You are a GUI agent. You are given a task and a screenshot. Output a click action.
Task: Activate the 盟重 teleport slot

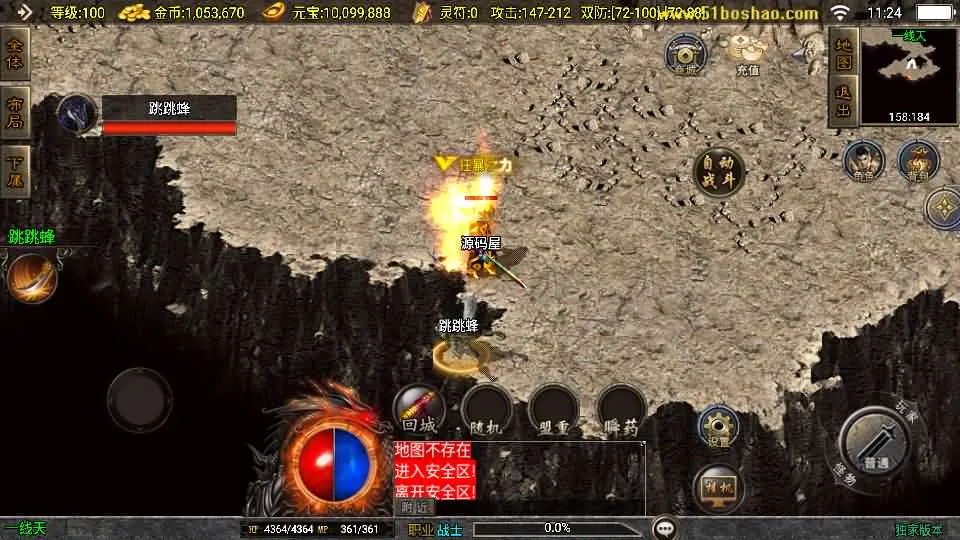554,410
